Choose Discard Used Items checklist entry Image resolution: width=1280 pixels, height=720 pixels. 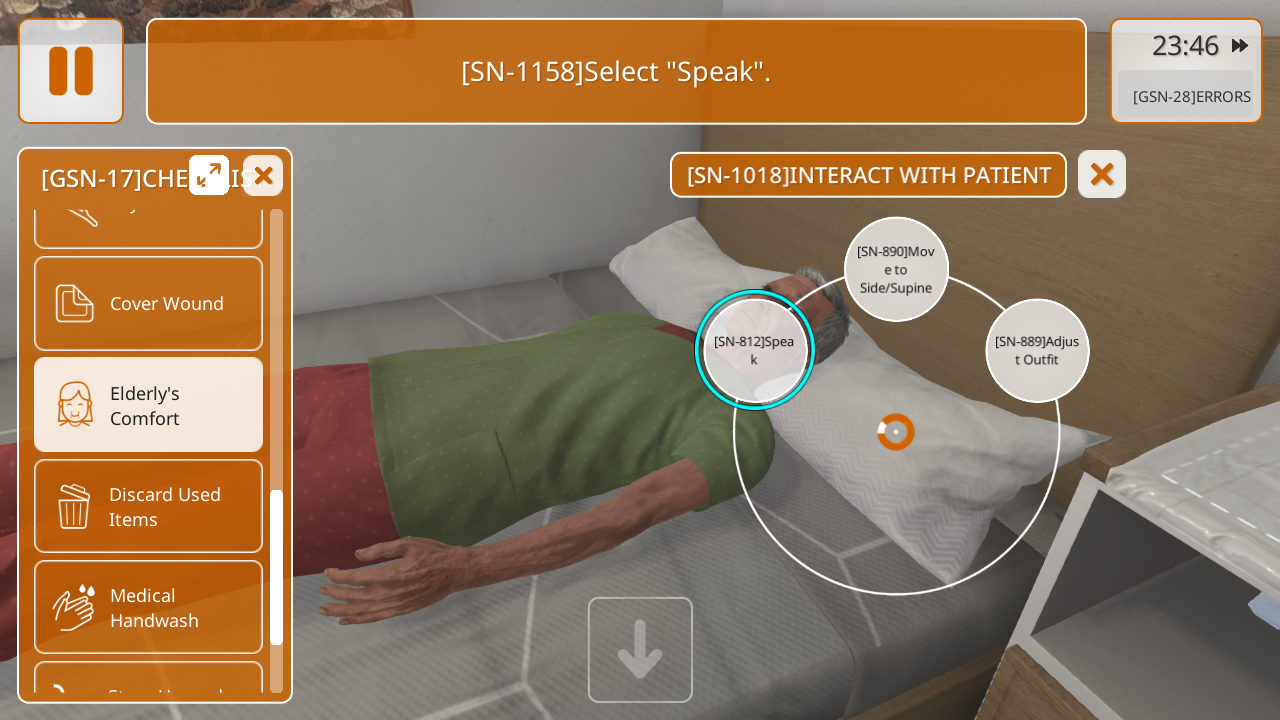coord(149,506)
